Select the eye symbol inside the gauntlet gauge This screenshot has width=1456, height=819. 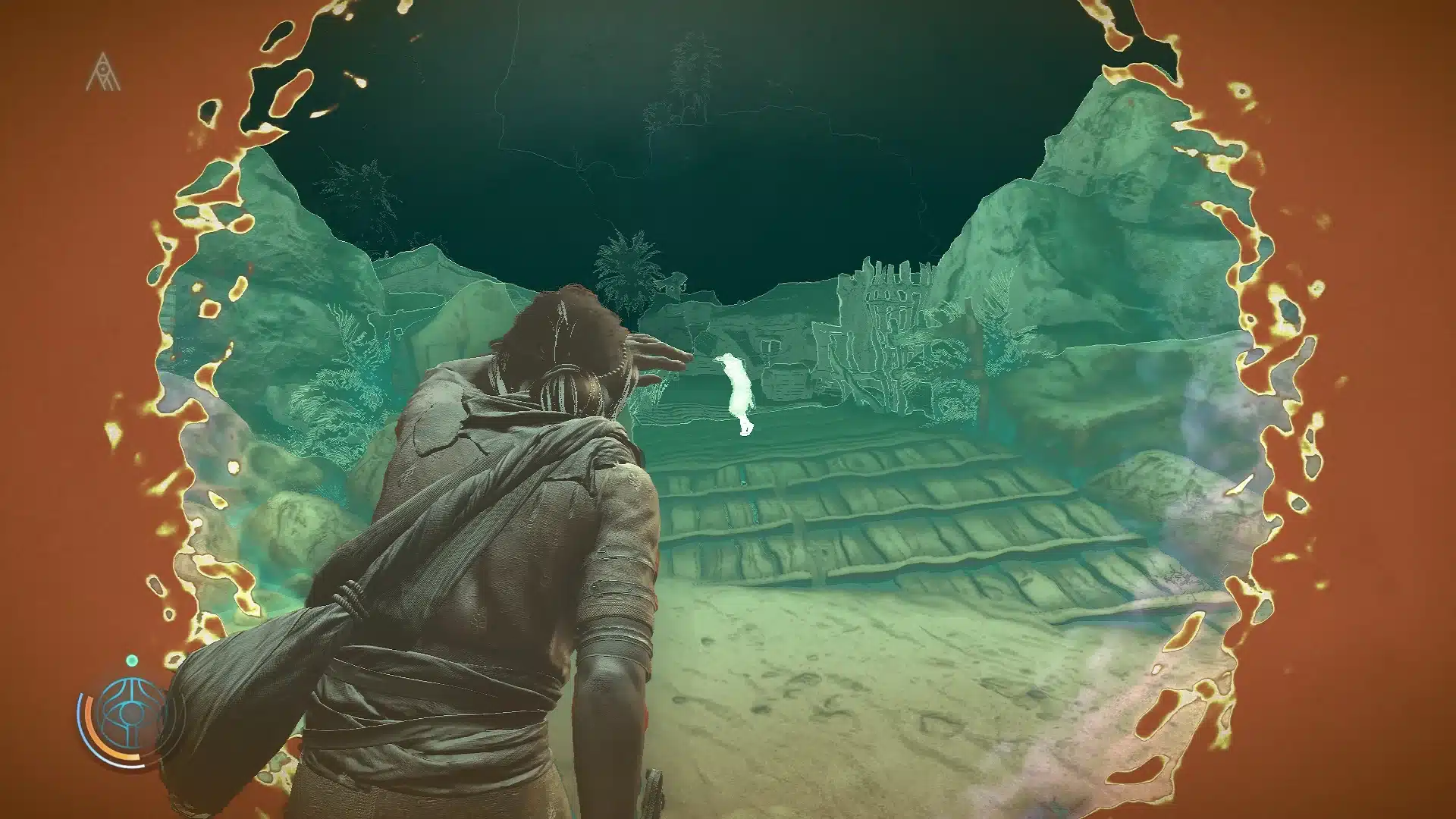(x=130, y=711)
